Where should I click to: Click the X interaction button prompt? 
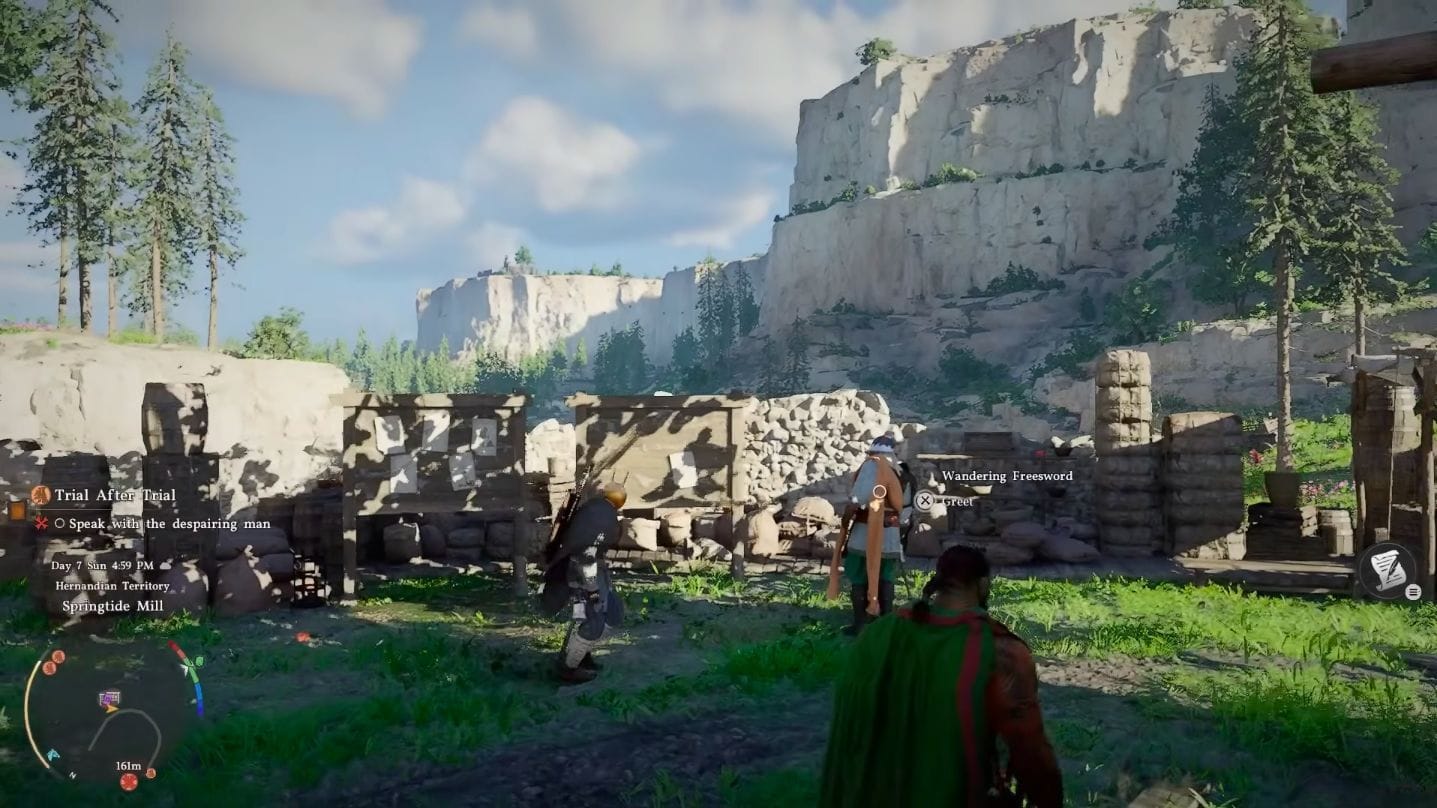point(925,500)
